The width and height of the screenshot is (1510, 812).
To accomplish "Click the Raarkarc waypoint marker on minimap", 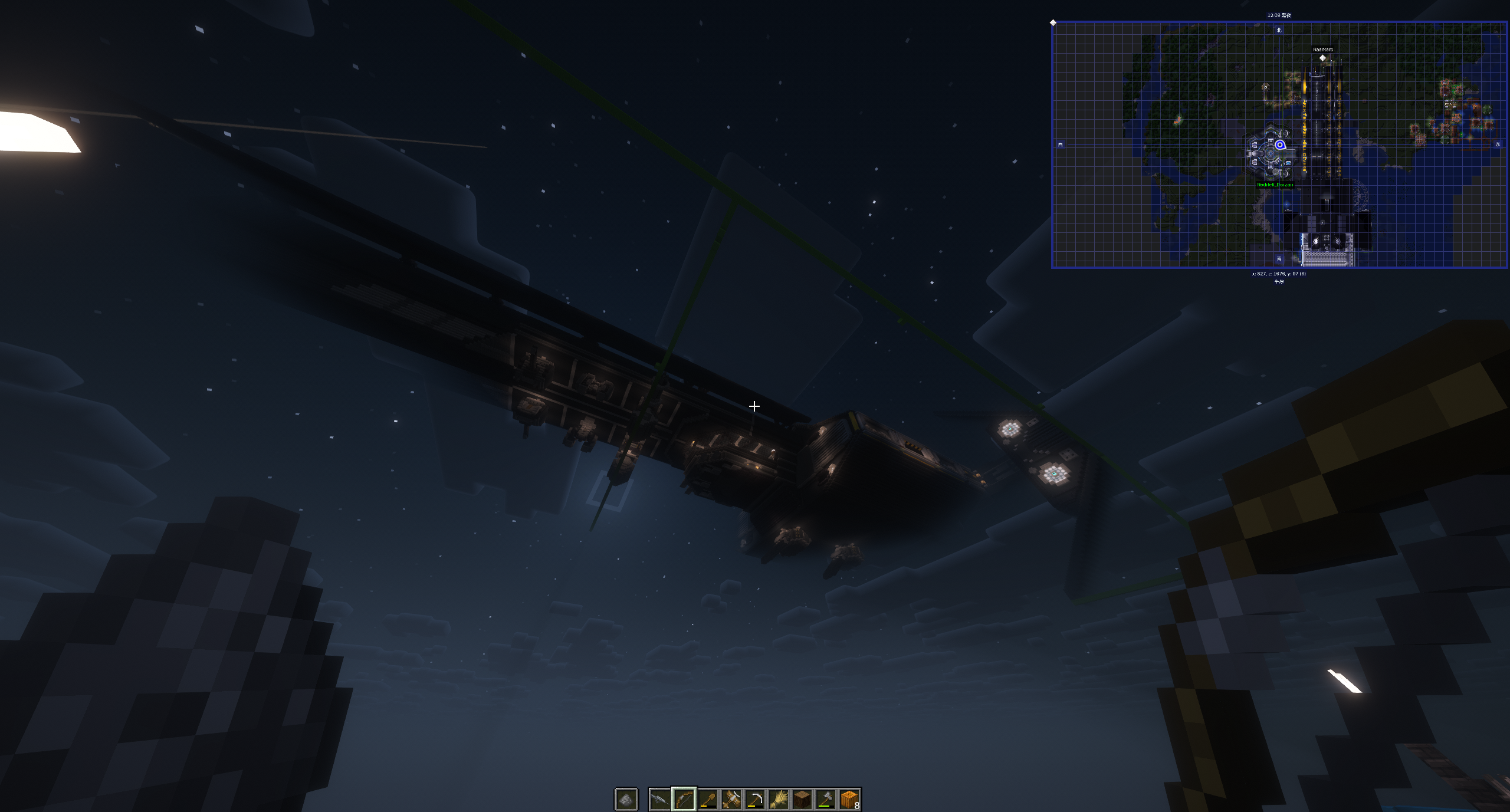I will [1322, 58].
